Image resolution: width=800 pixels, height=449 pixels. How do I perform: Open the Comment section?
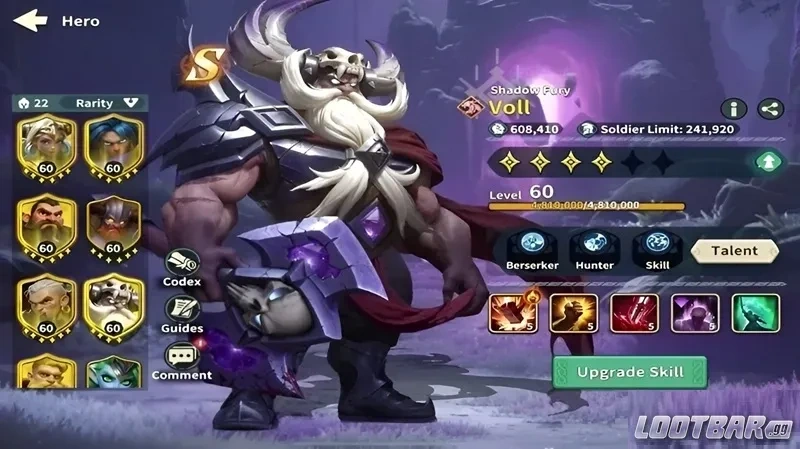tap(182, 361)
